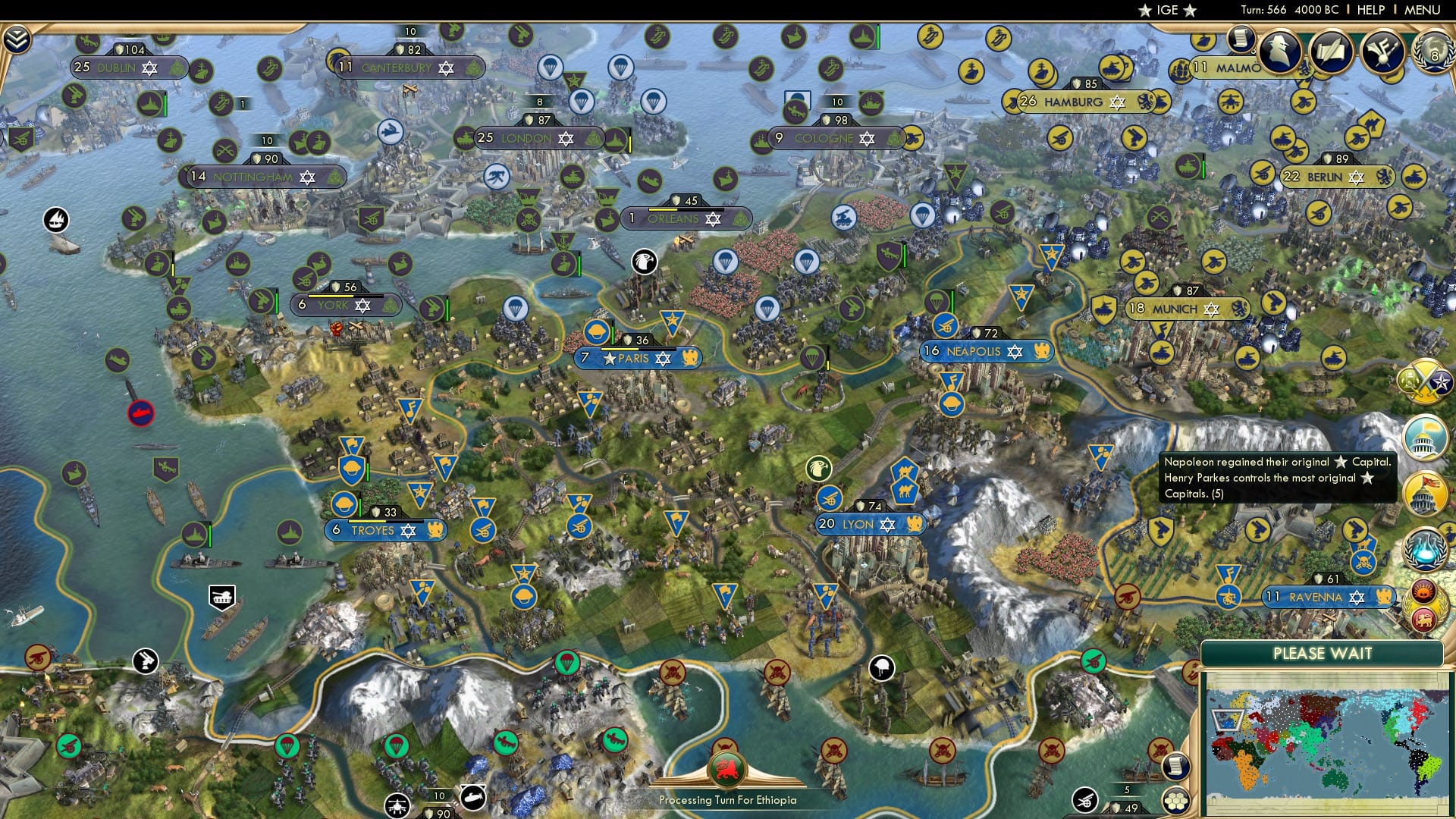
Task: Select the Paris city banner
Action: (638, 358)
